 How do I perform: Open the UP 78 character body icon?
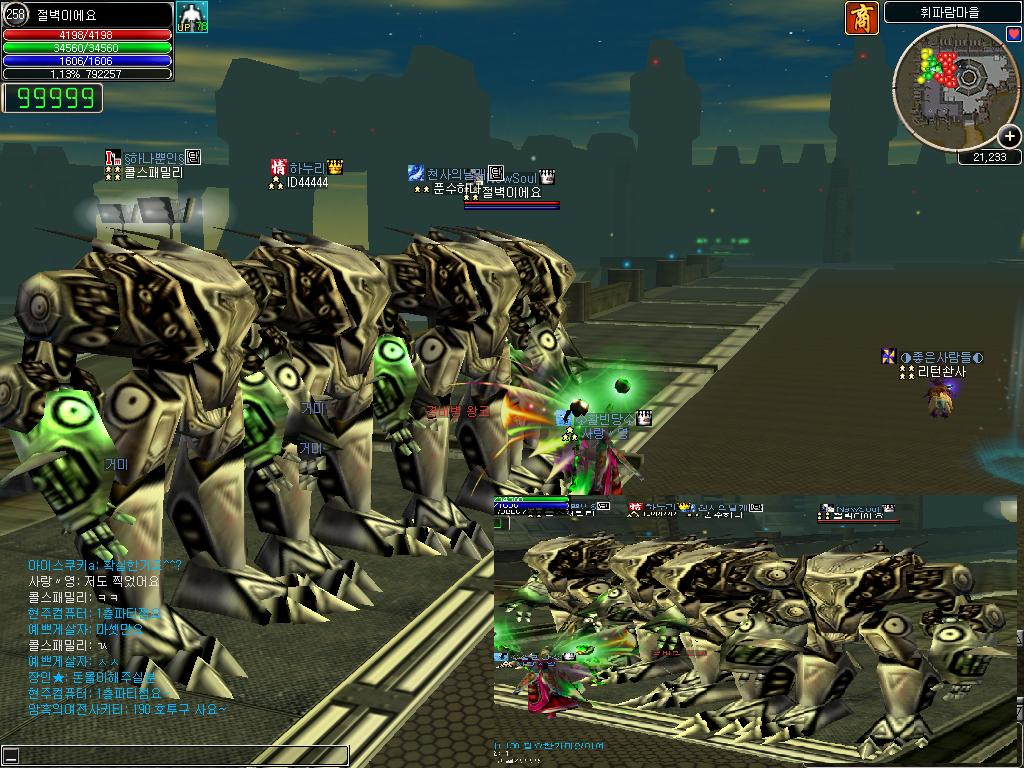[x=190, y=18]
